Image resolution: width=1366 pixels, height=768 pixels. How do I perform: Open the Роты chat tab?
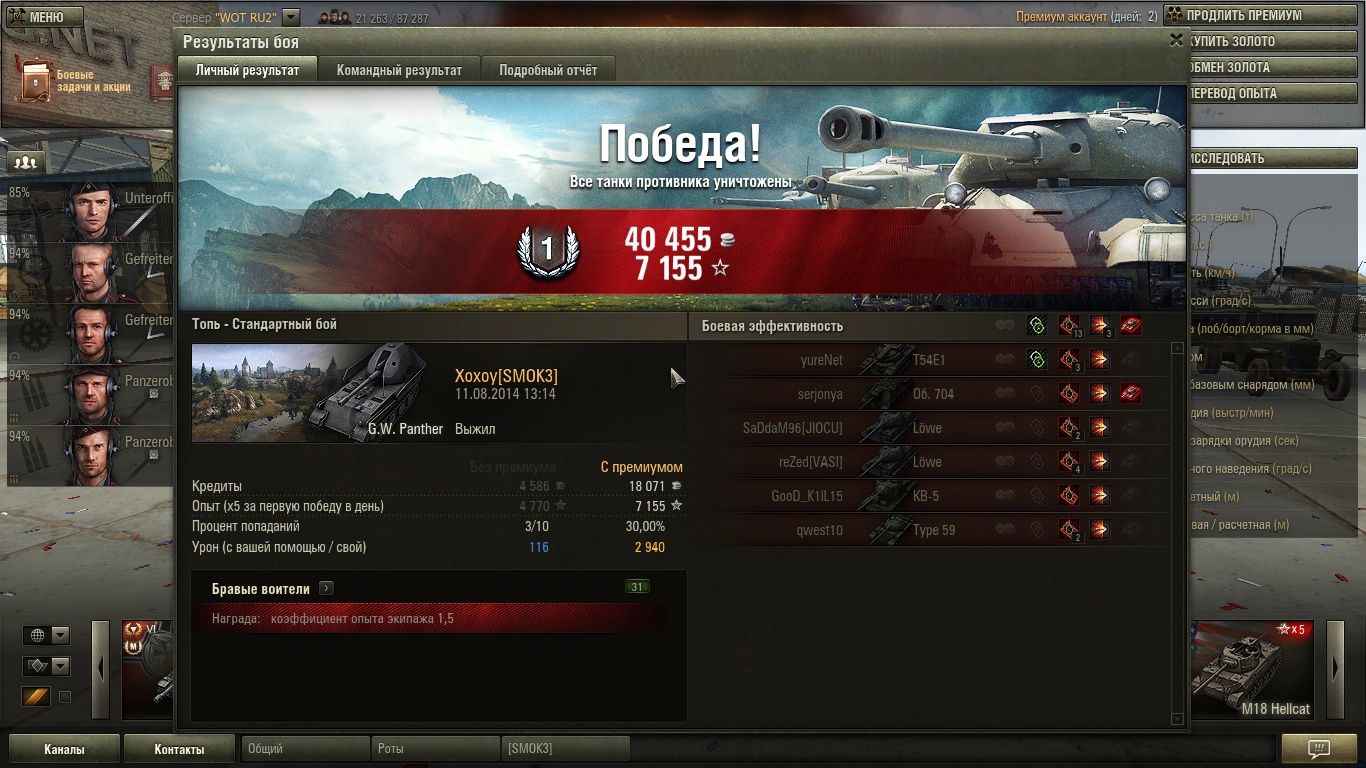click(x=435, y=749)
